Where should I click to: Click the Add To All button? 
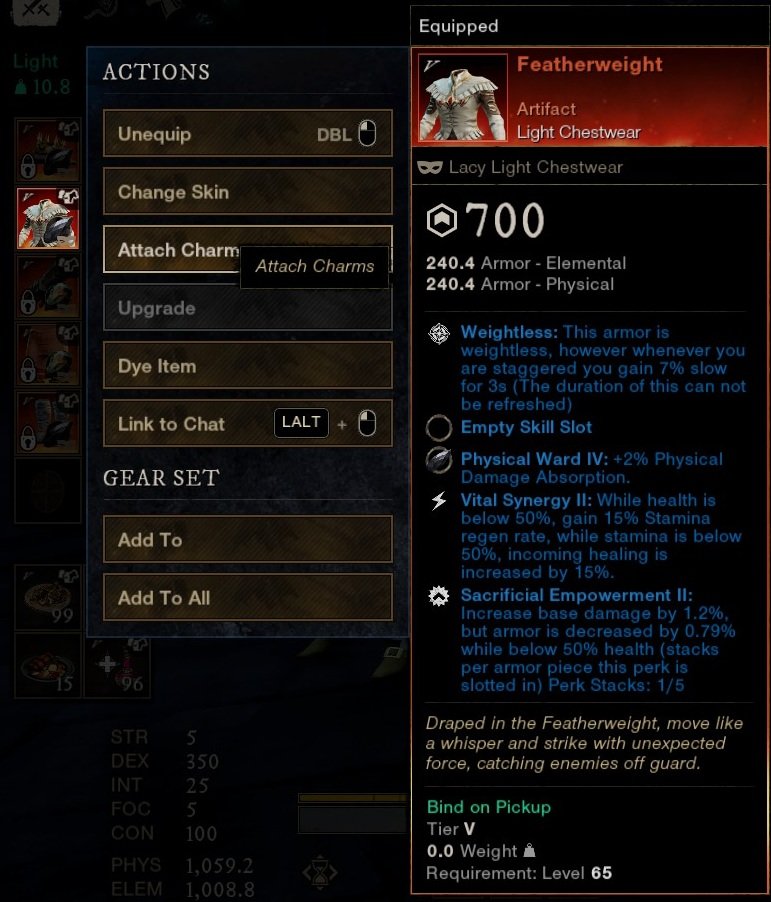coord(247,598)
